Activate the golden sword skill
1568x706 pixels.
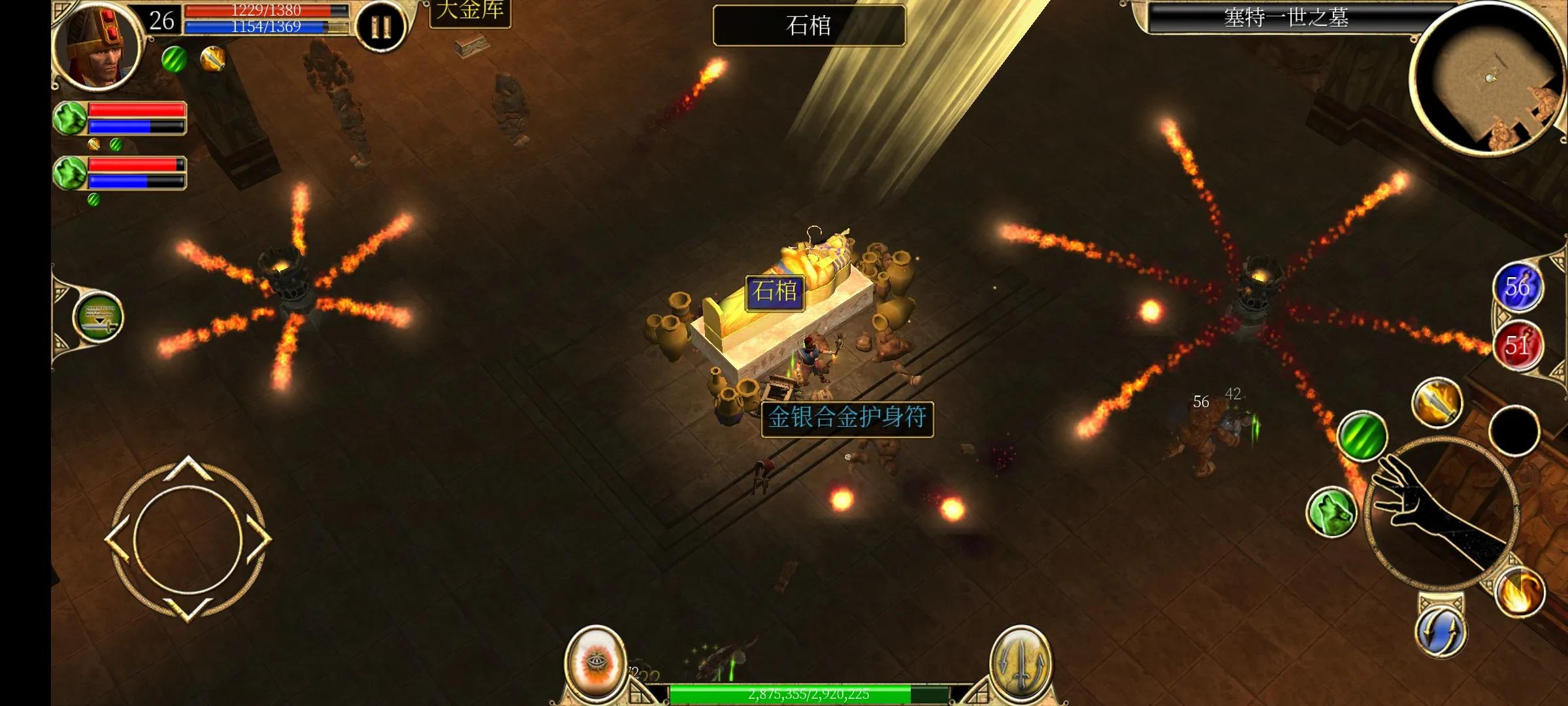click(1436, 402)
